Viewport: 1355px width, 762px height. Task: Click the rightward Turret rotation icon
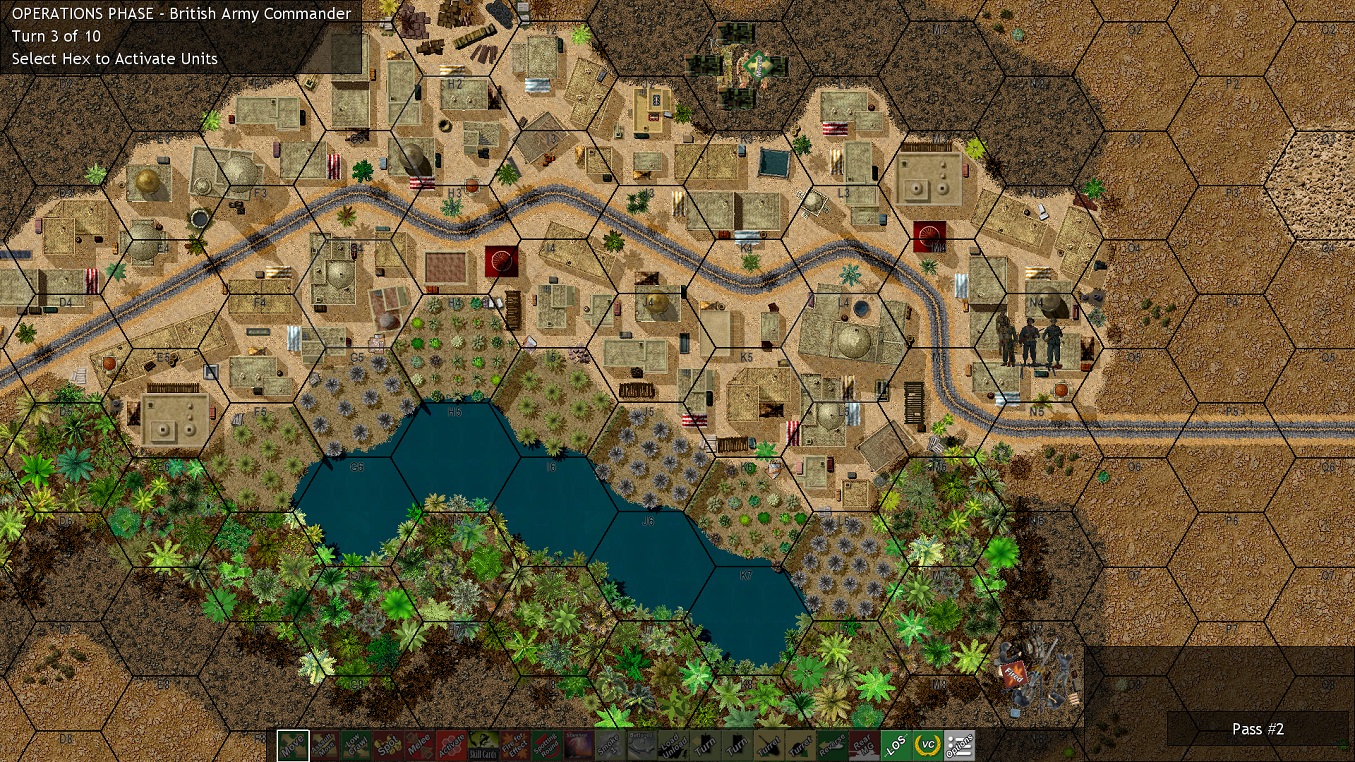[x=801, y=745]
